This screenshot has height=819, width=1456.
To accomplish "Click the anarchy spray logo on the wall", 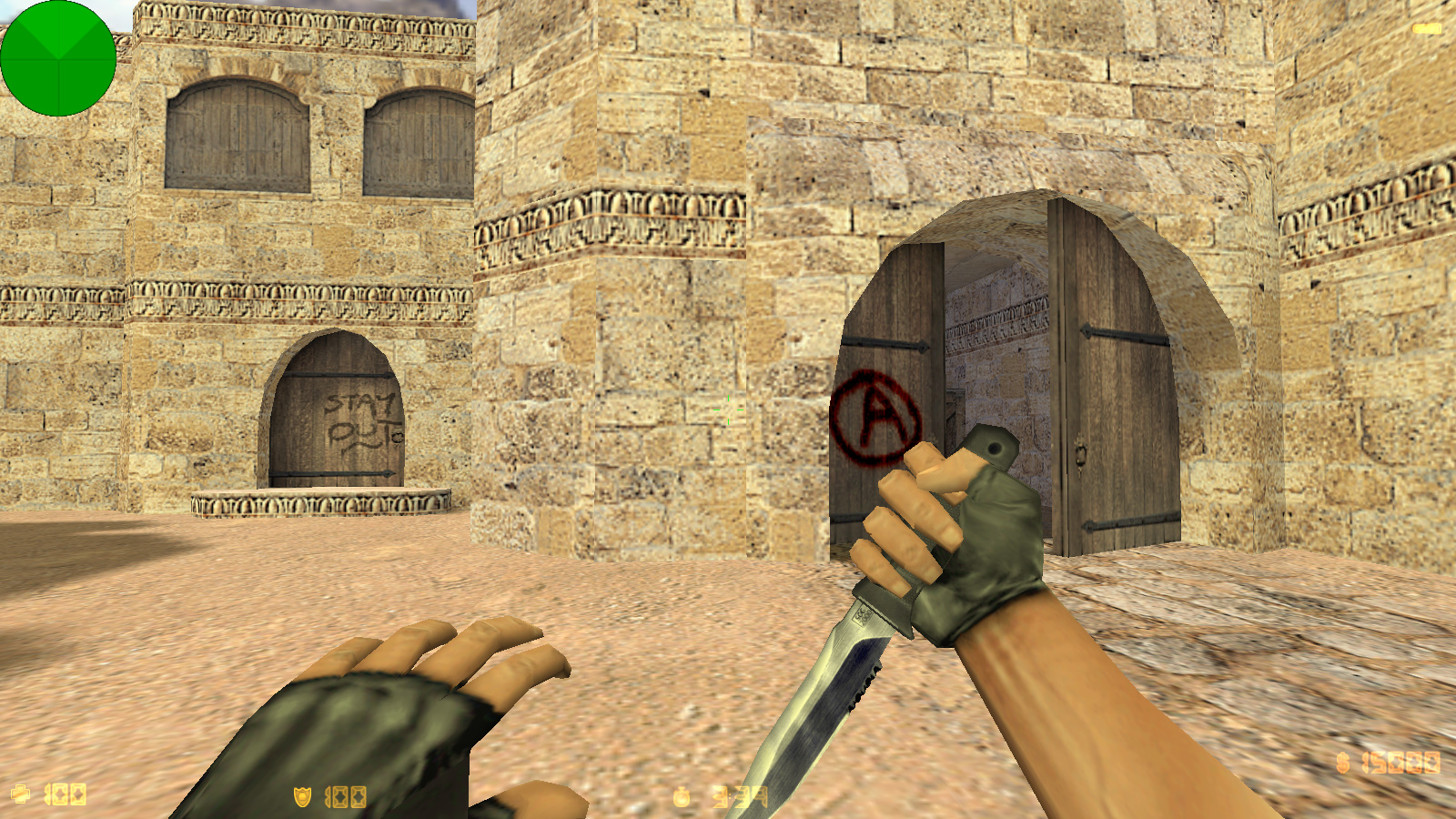I will coord(875,415).
